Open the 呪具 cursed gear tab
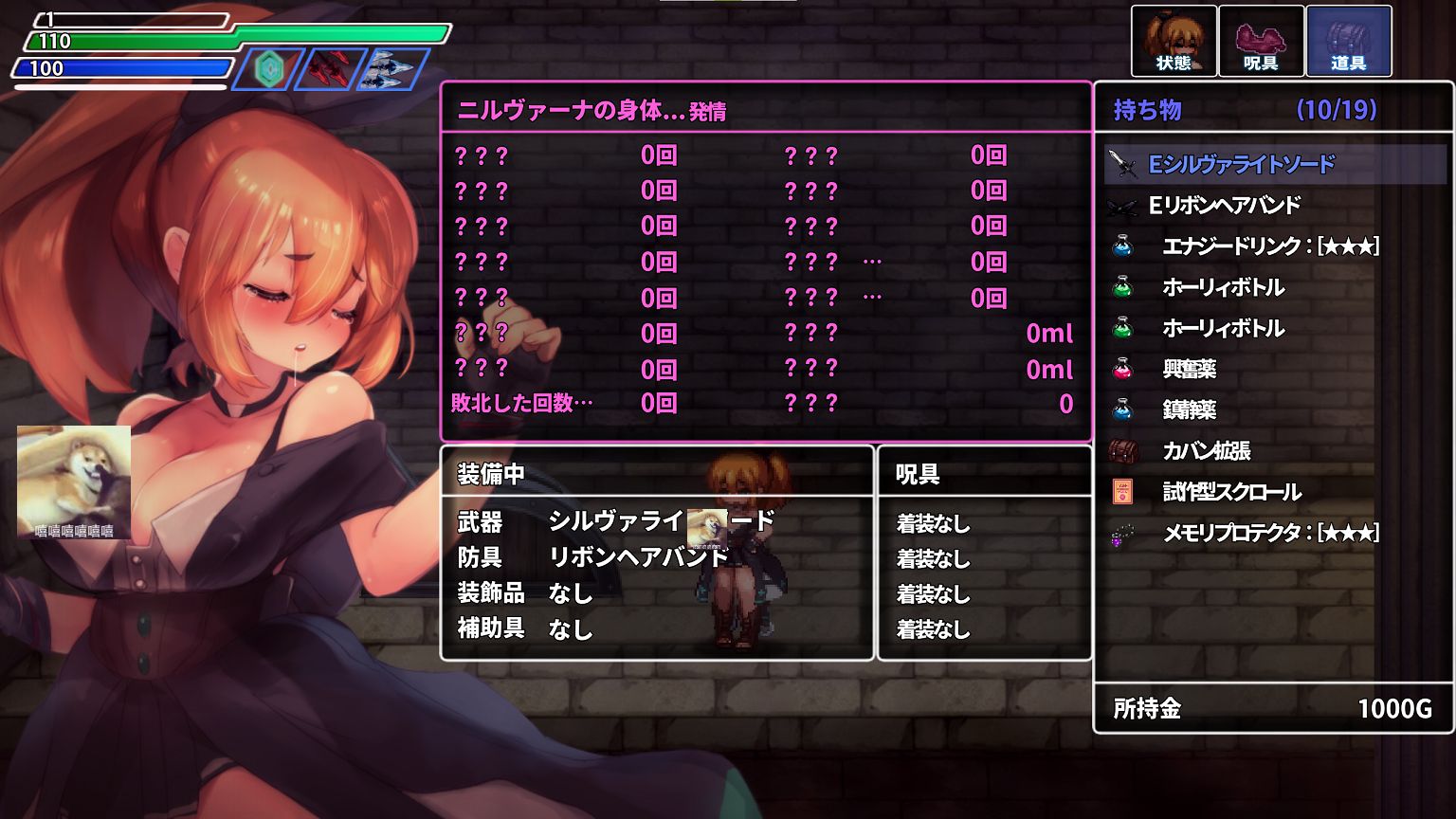1456x819 pixels. 1261,41
